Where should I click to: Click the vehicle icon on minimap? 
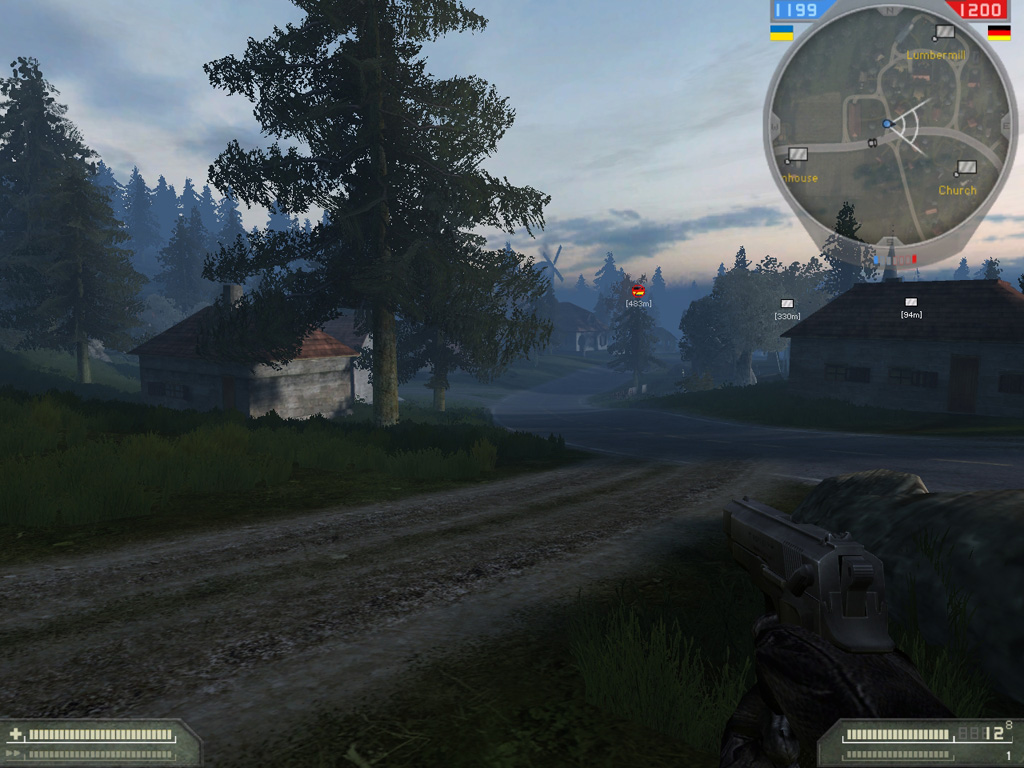point(872,143)
